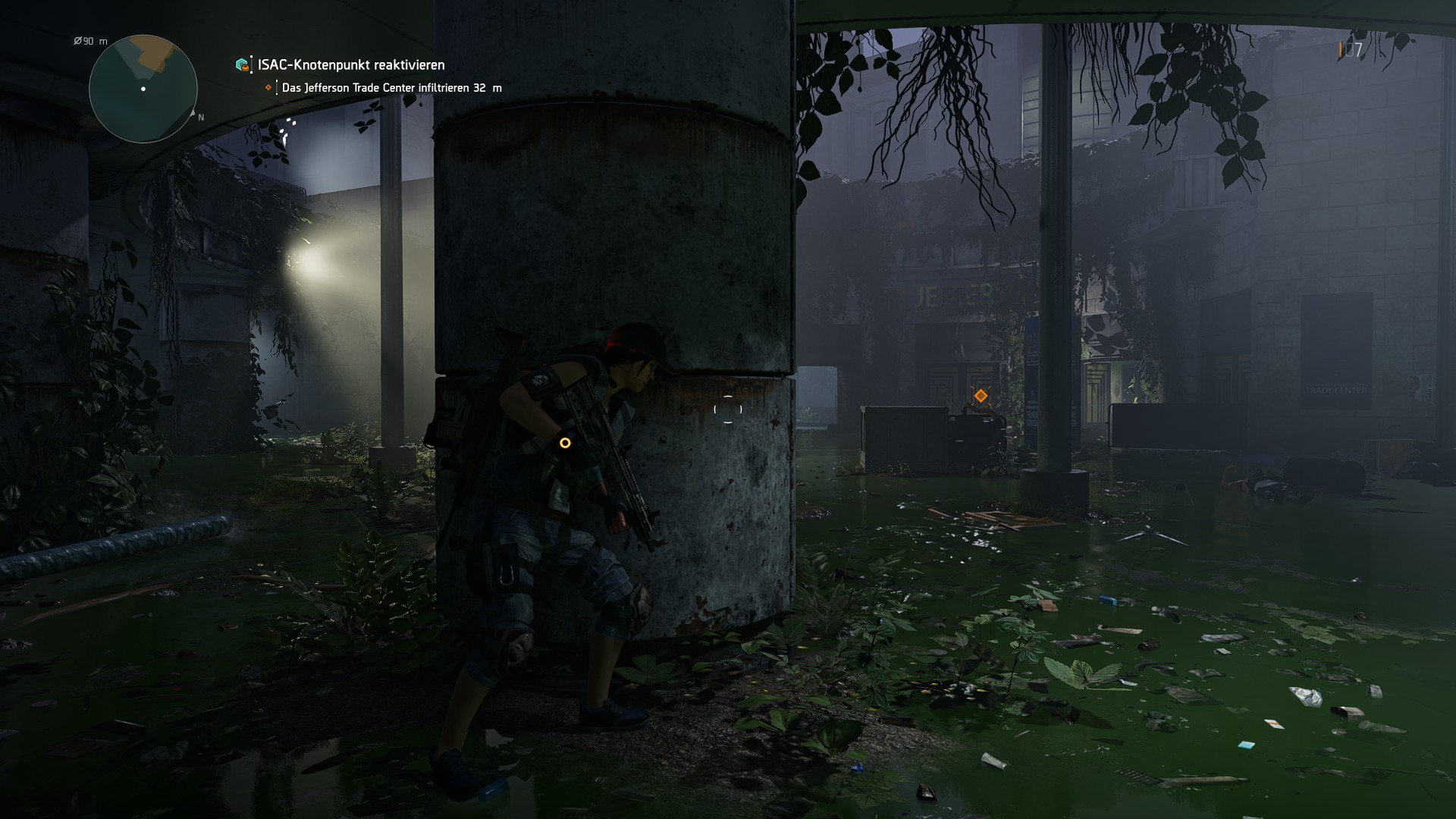Click the orange waypoint marker near the doors
The image size is (1456, 819).
[x=981, y=395]
